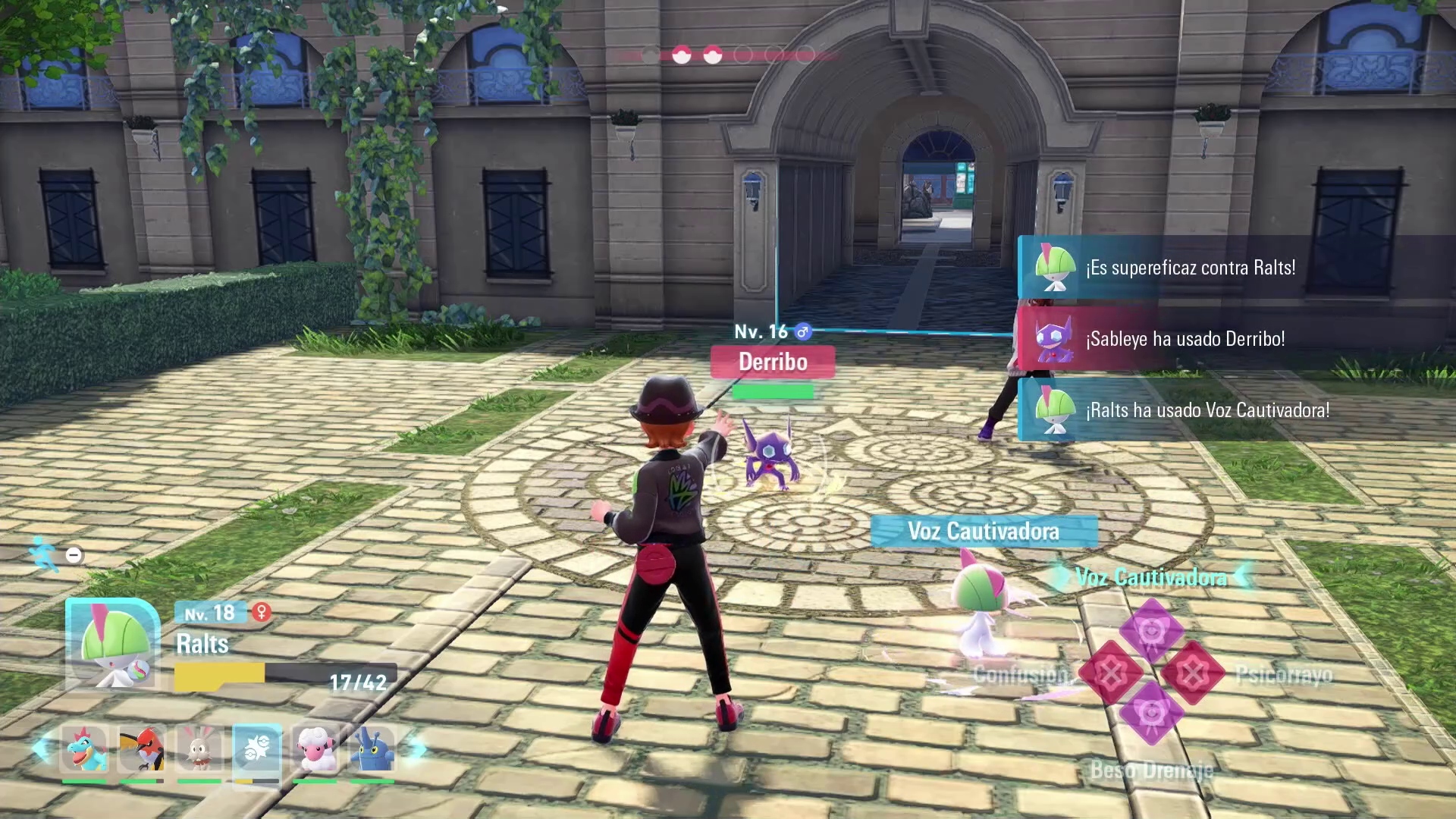Switch to Heracross in the party bar
The image size is (1456, 819).
372,749
